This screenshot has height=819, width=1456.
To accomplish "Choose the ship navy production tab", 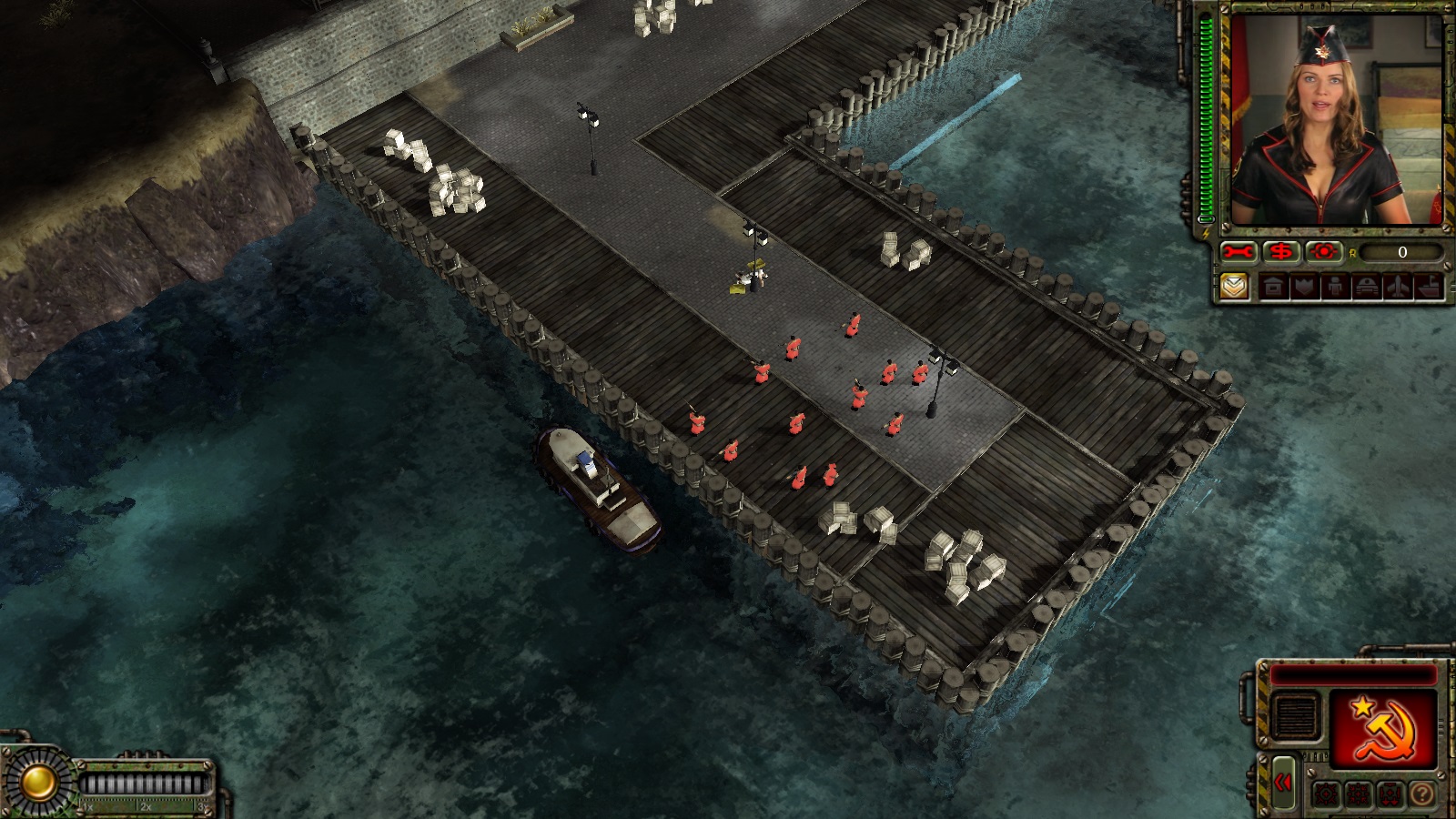I will pos(1430,288).
